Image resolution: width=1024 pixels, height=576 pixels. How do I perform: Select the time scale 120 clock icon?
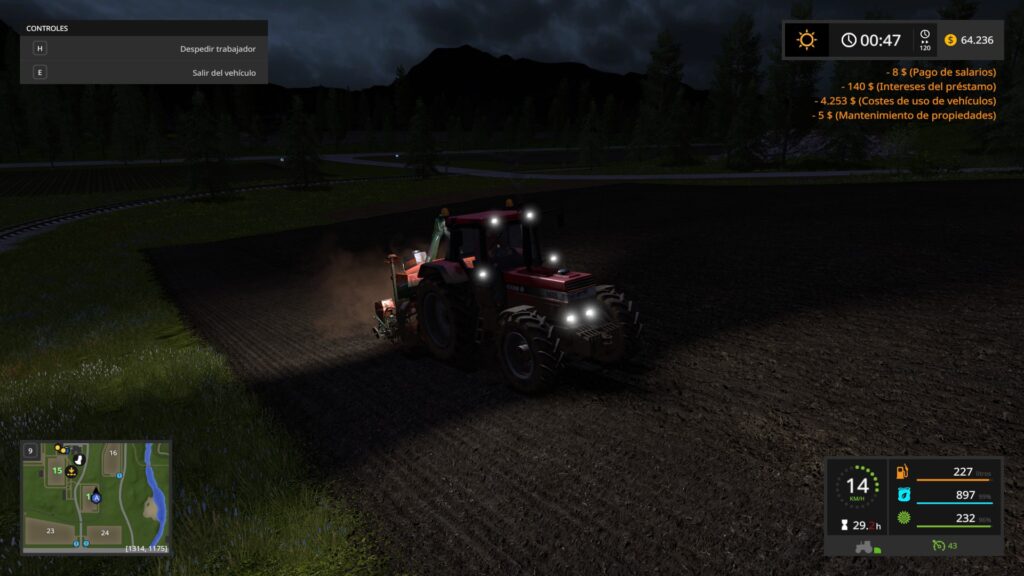[925, 40]
